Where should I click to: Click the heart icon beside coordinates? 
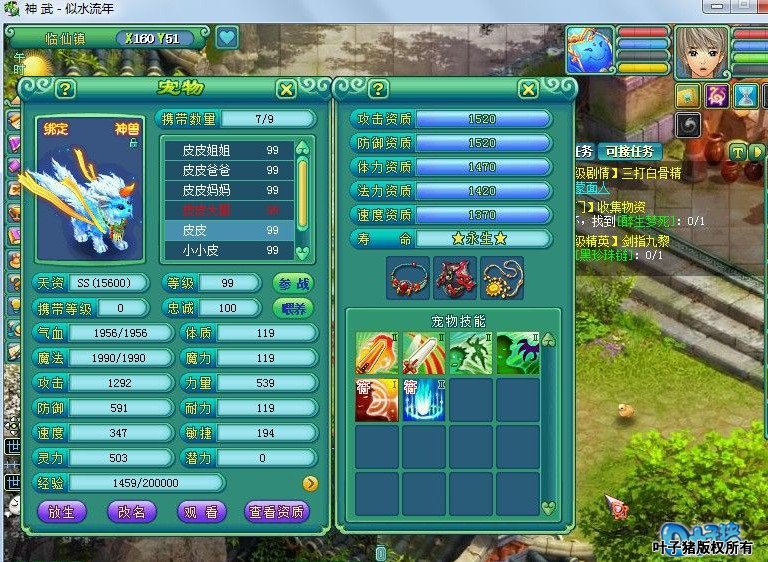(228, 38)
